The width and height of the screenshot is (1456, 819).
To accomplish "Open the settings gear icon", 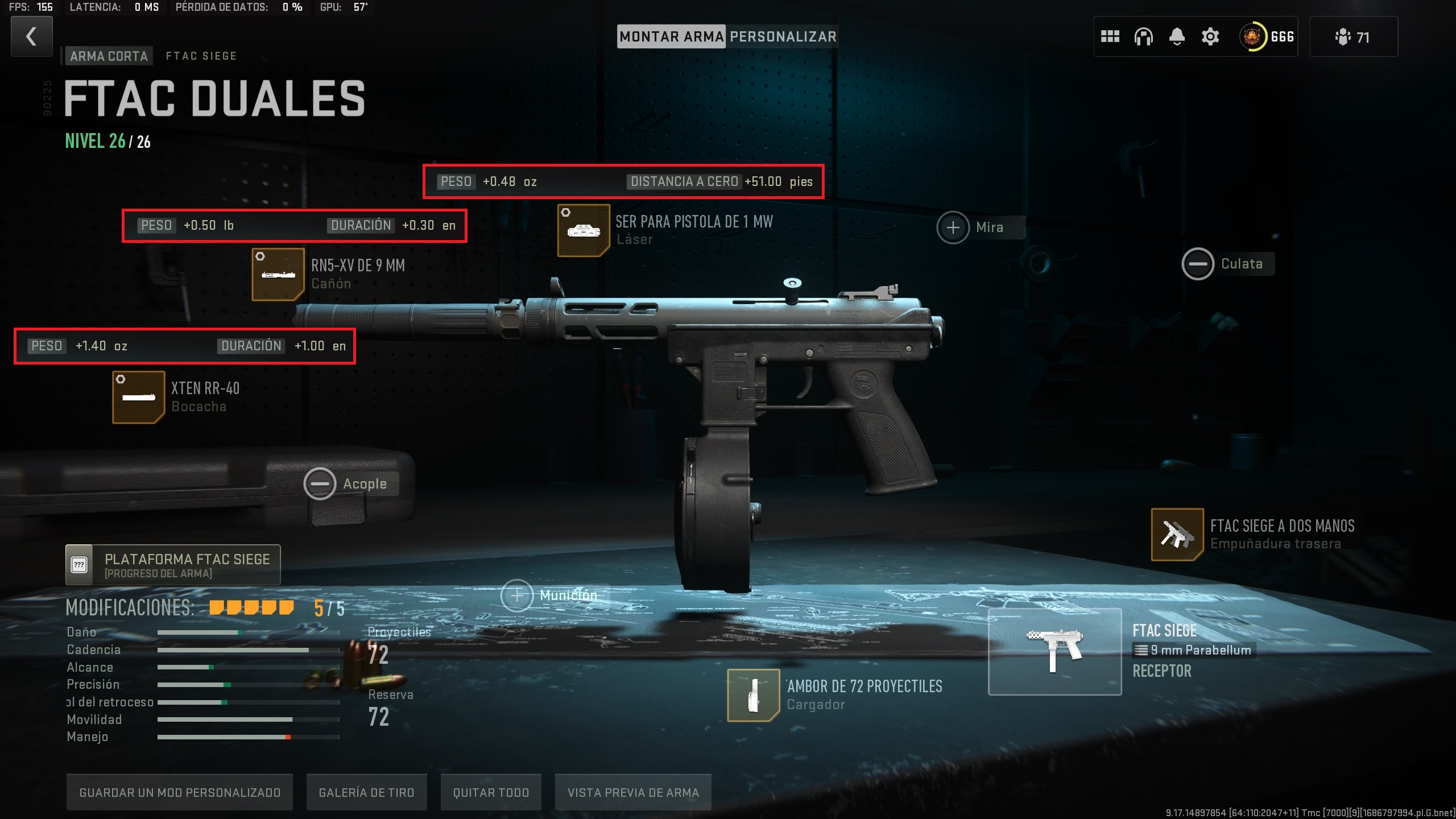I will (1209, 36).
